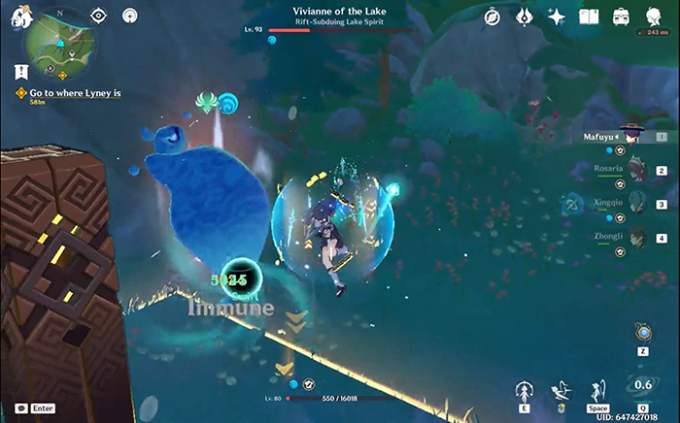The width and height of the screenshot is (680, 423).
Task: Open the quest log banner icon
Action: point(21,72)
